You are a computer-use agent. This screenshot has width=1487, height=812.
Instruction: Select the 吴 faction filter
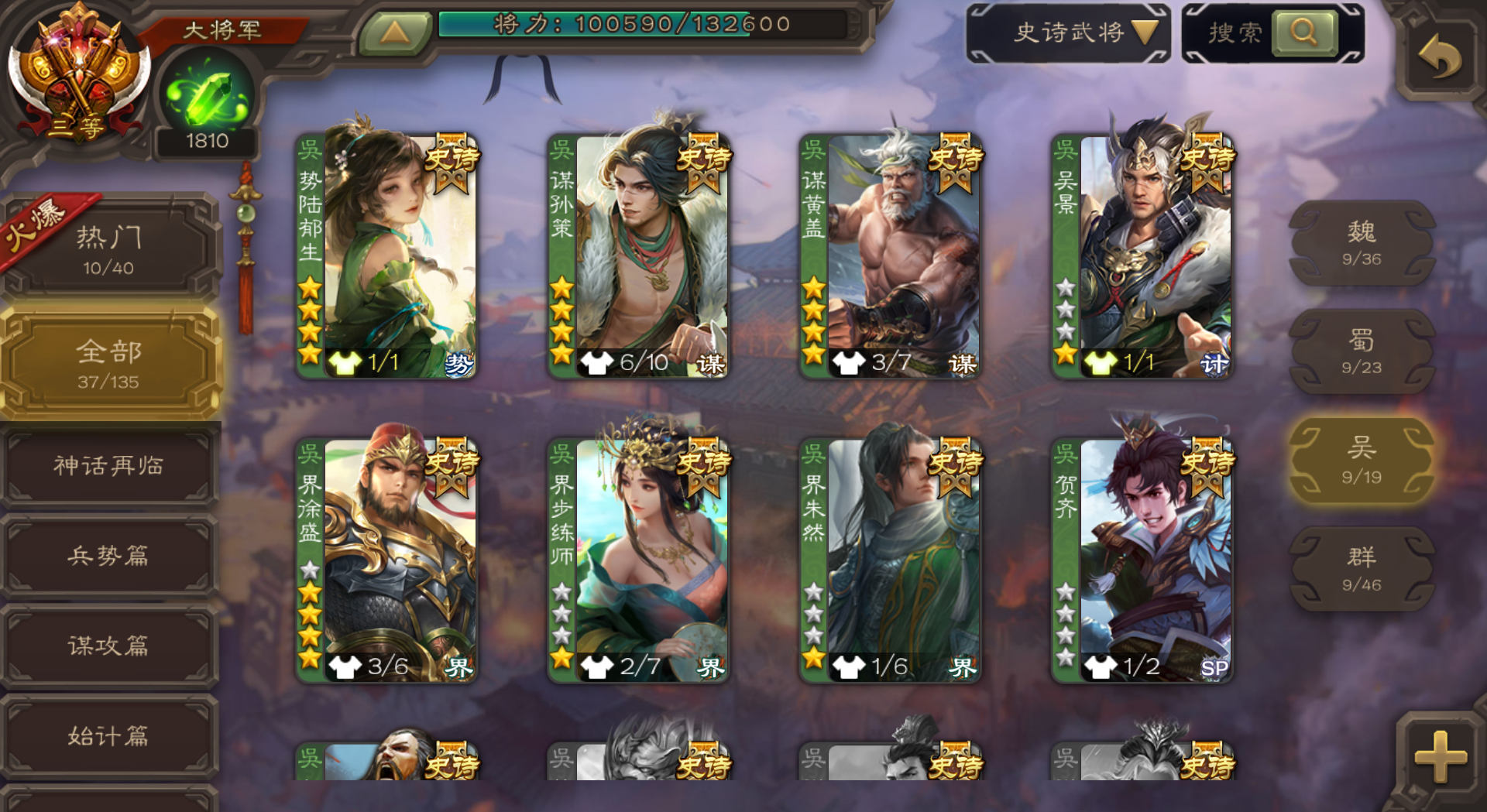pos(1361,461)
